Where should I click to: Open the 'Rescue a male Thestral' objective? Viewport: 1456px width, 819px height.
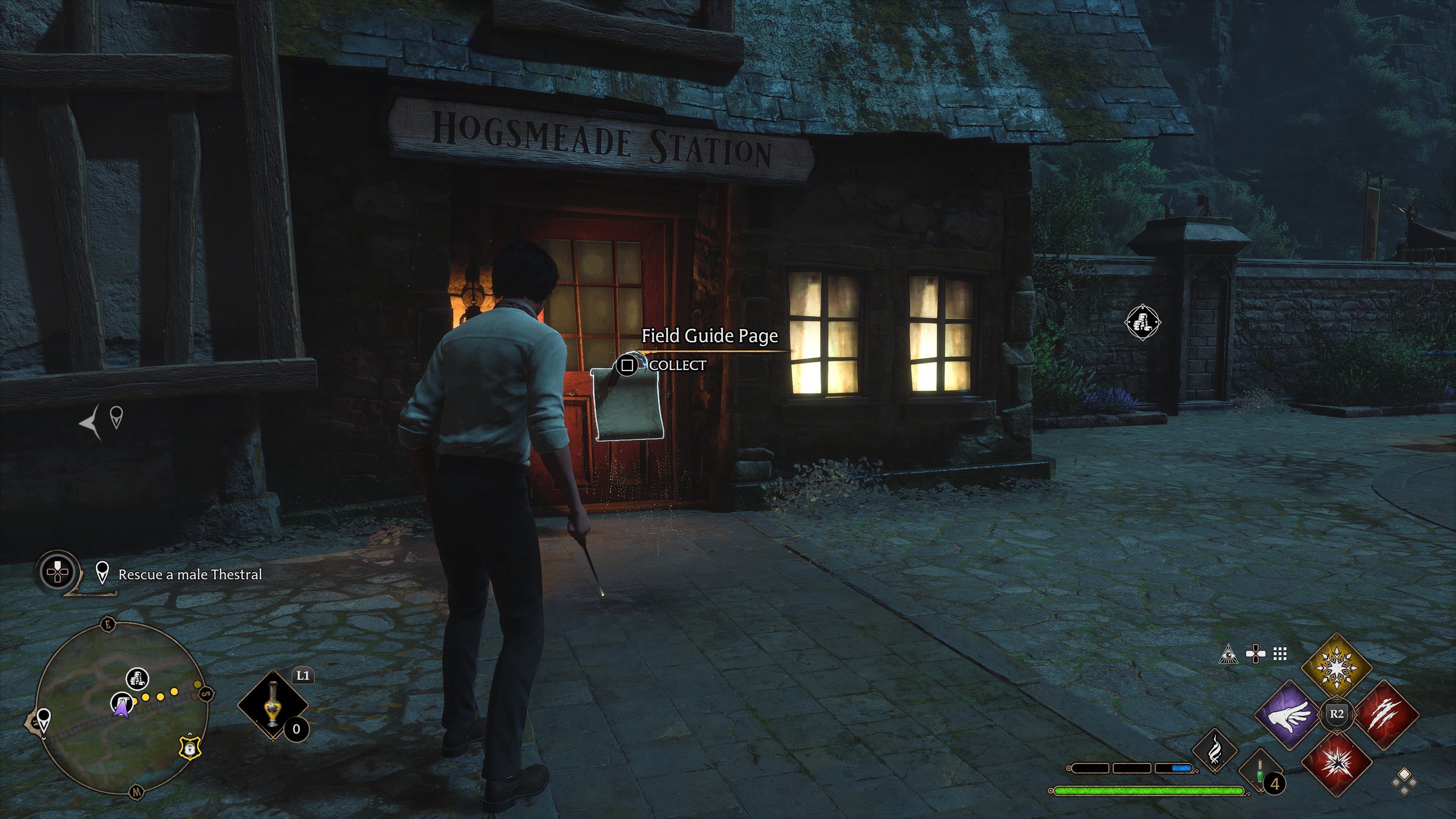coord(190,574)
